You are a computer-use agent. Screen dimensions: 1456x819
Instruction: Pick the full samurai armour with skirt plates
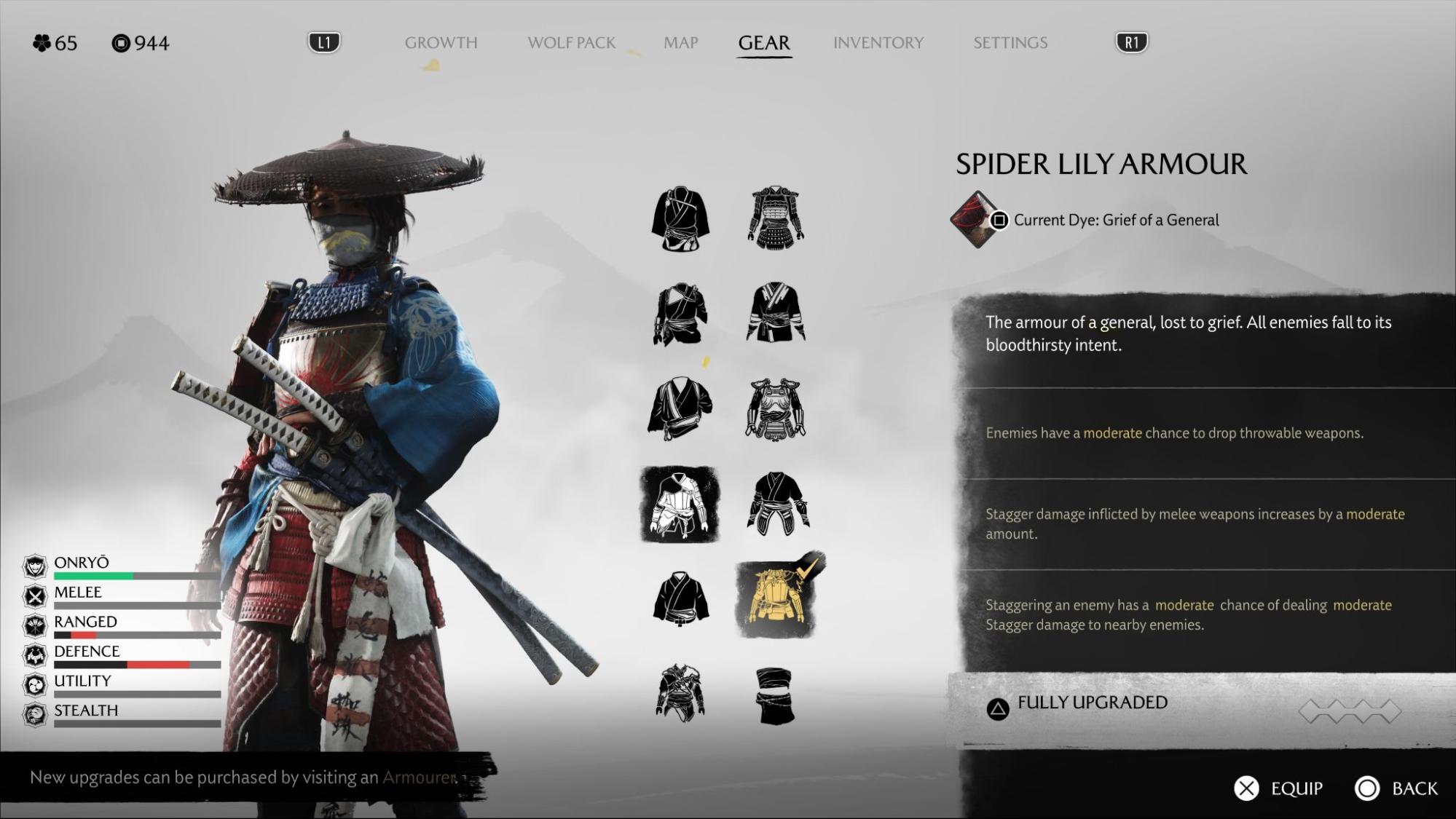[775, 218]
